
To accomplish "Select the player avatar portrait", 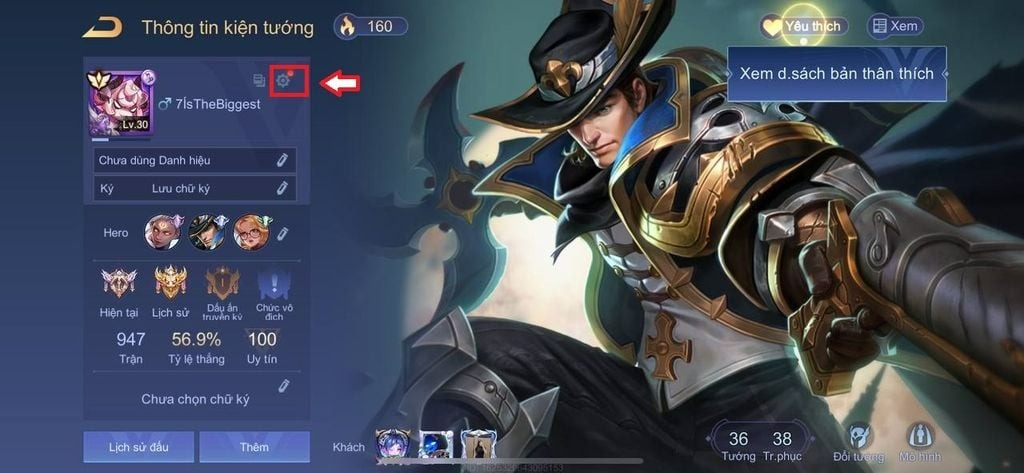I will tap(119, 104).
